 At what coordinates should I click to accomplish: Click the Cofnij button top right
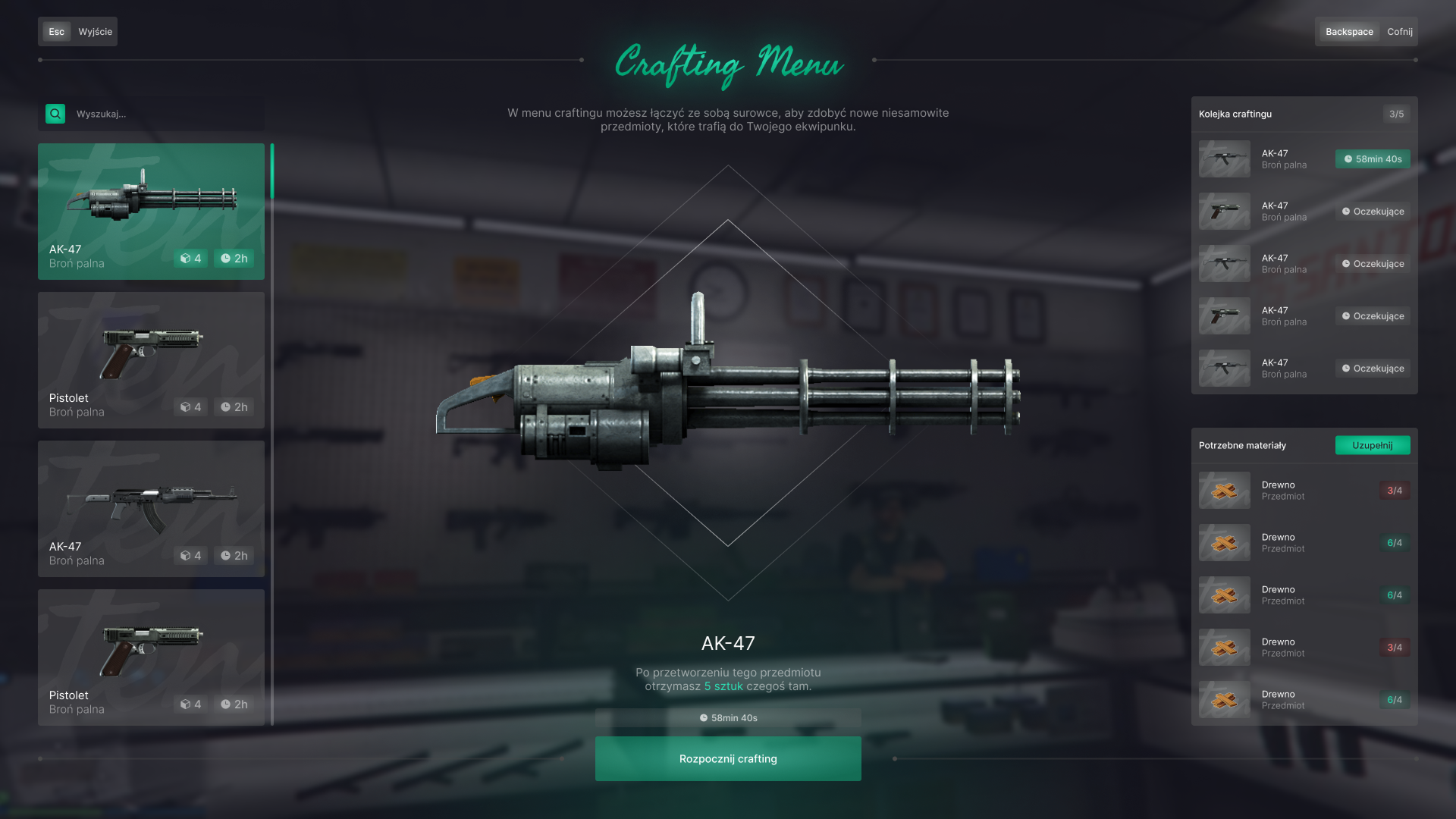click(x=1399, y=31)
